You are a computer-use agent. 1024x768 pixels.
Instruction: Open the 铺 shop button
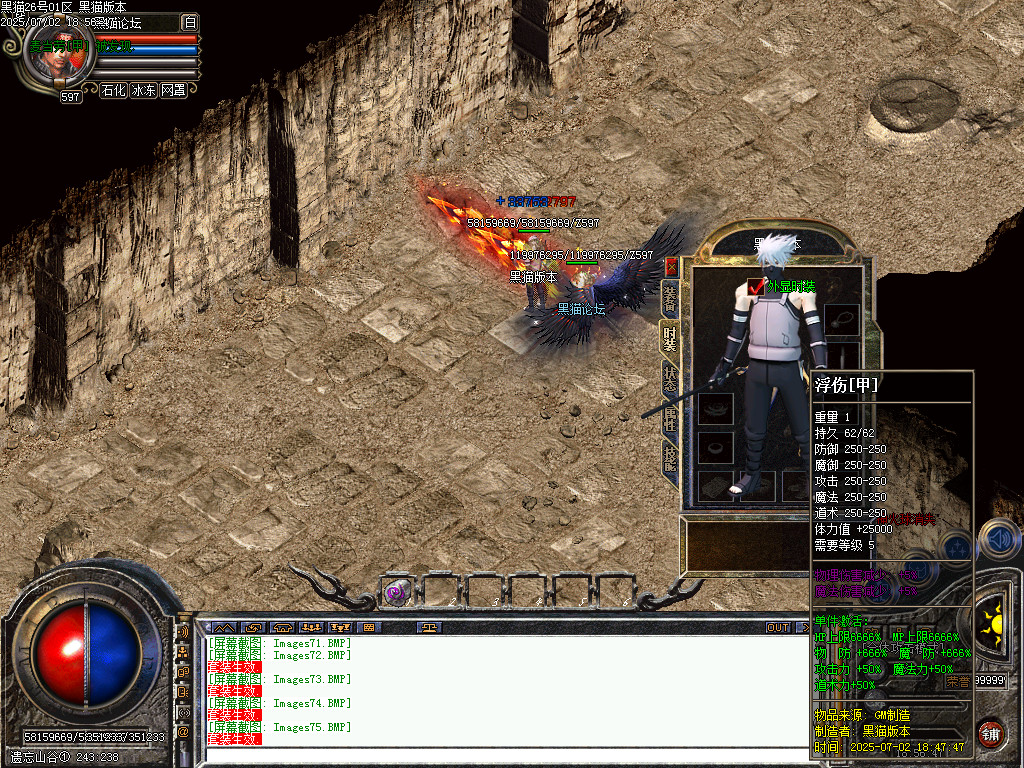(990, 733)
